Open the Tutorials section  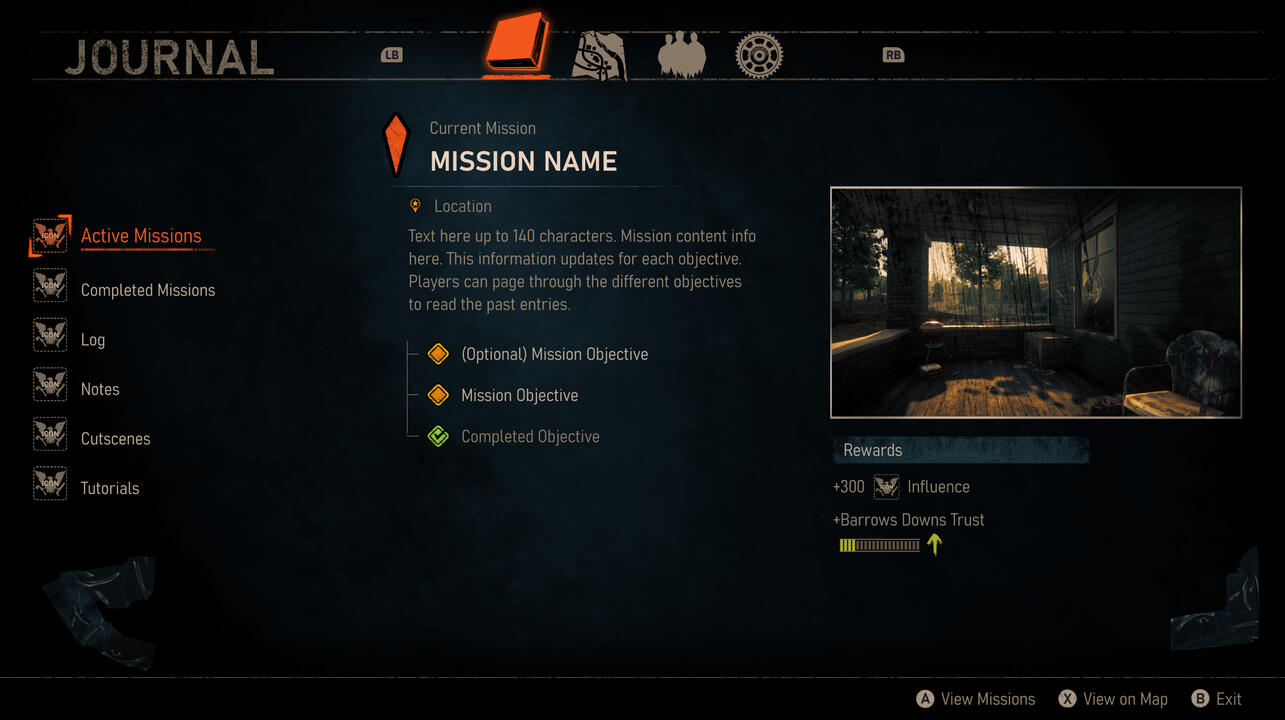click(110, 488)
